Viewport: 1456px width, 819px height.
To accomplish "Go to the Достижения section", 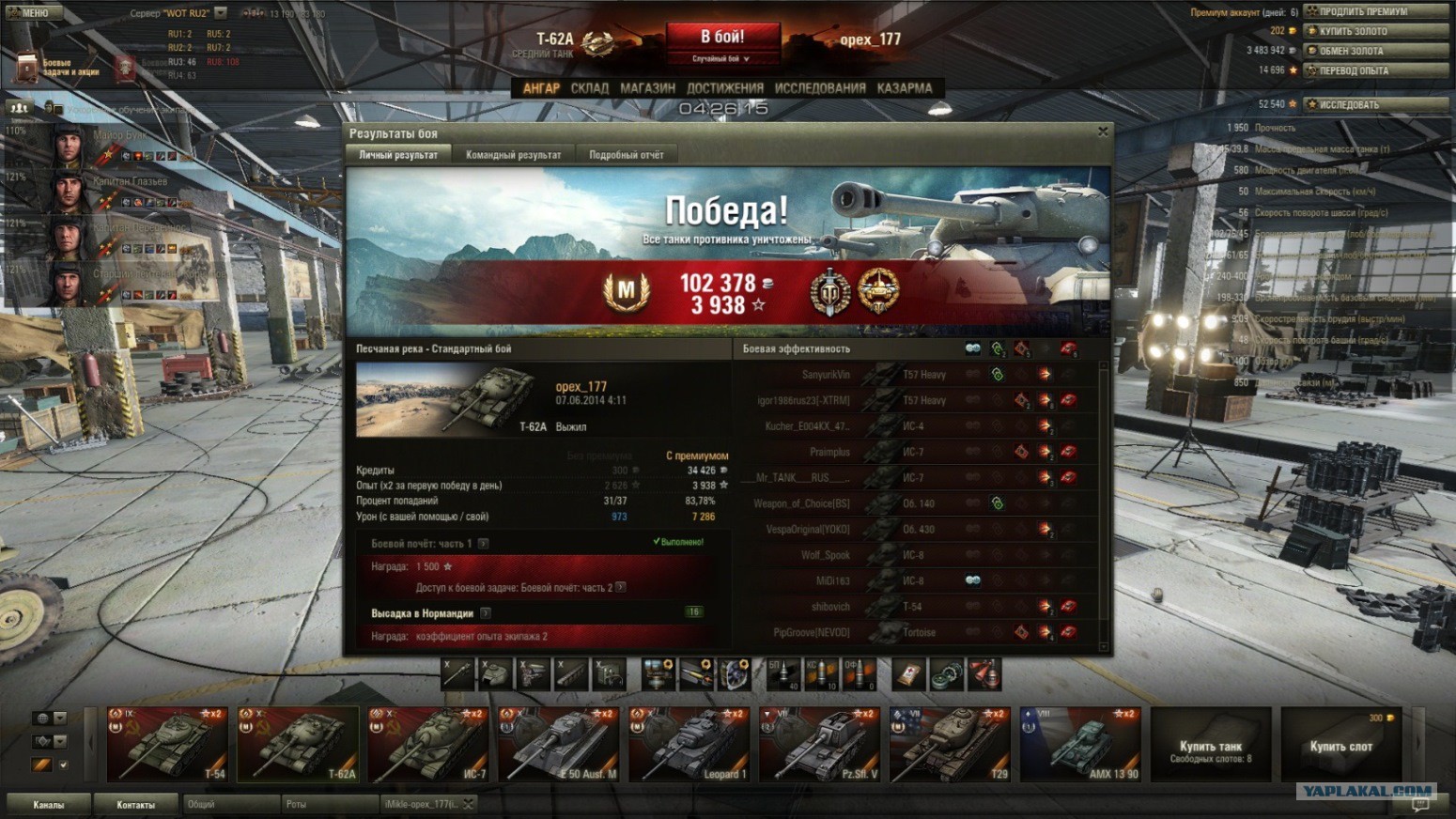I will (x=724, y=88).
